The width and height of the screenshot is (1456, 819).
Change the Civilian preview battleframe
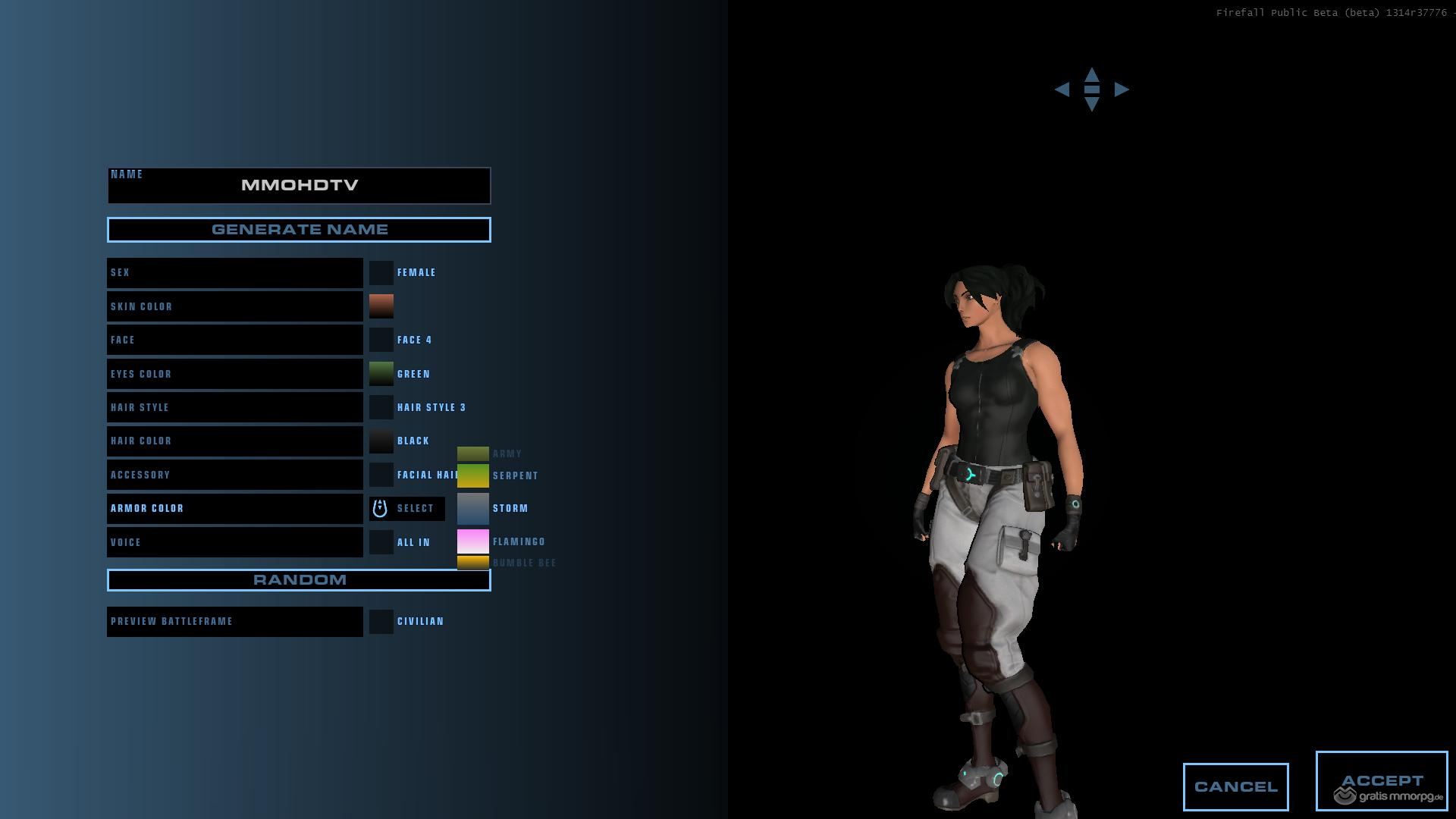pos(381,622)
